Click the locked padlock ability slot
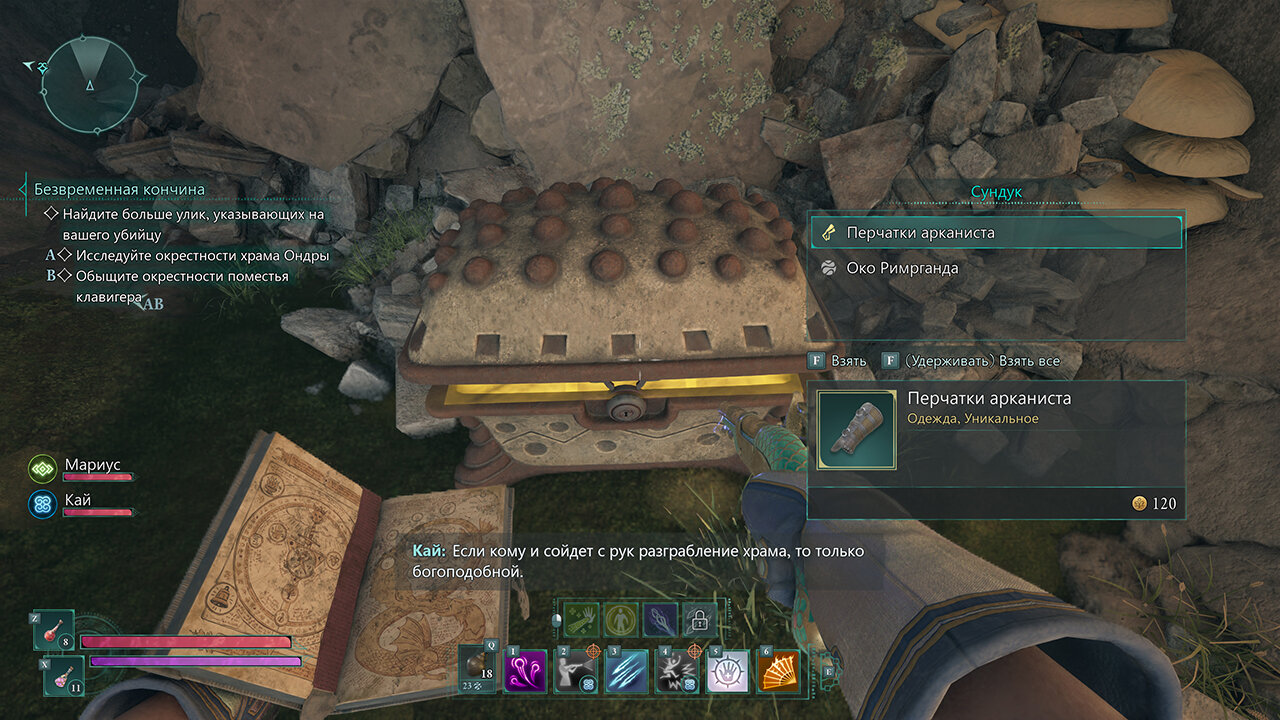 point(699,620)
